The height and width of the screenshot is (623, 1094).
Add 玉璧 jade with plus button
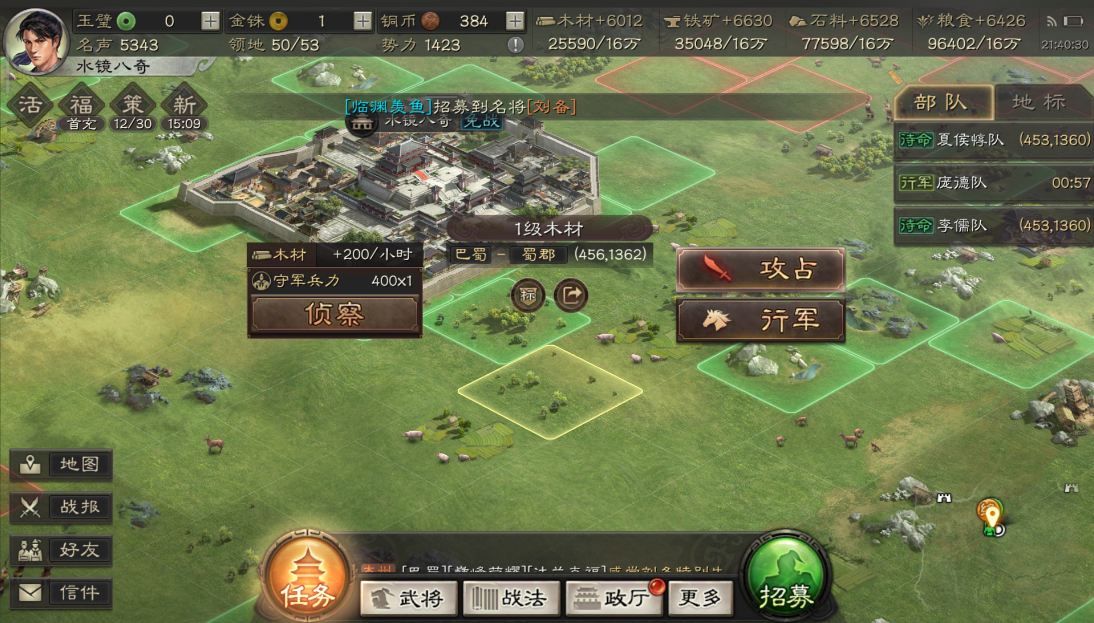point(210,21)
